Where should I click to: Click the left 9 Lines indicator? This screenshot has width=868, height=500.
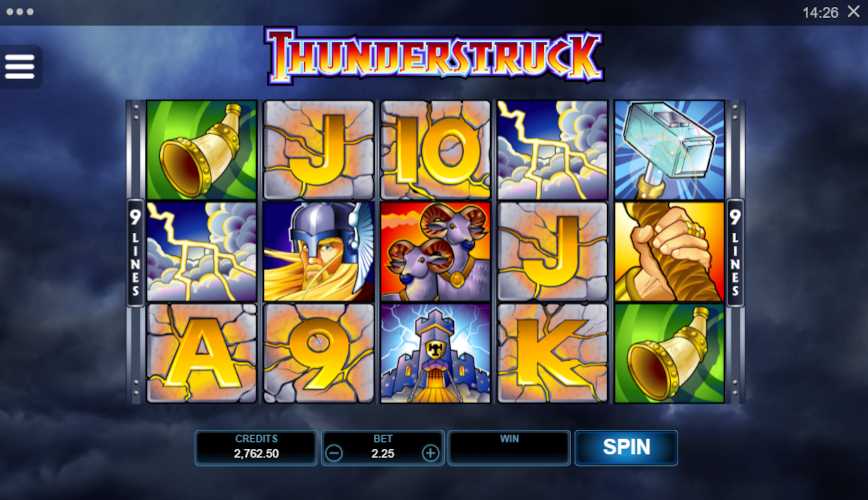tap(134, 253)
